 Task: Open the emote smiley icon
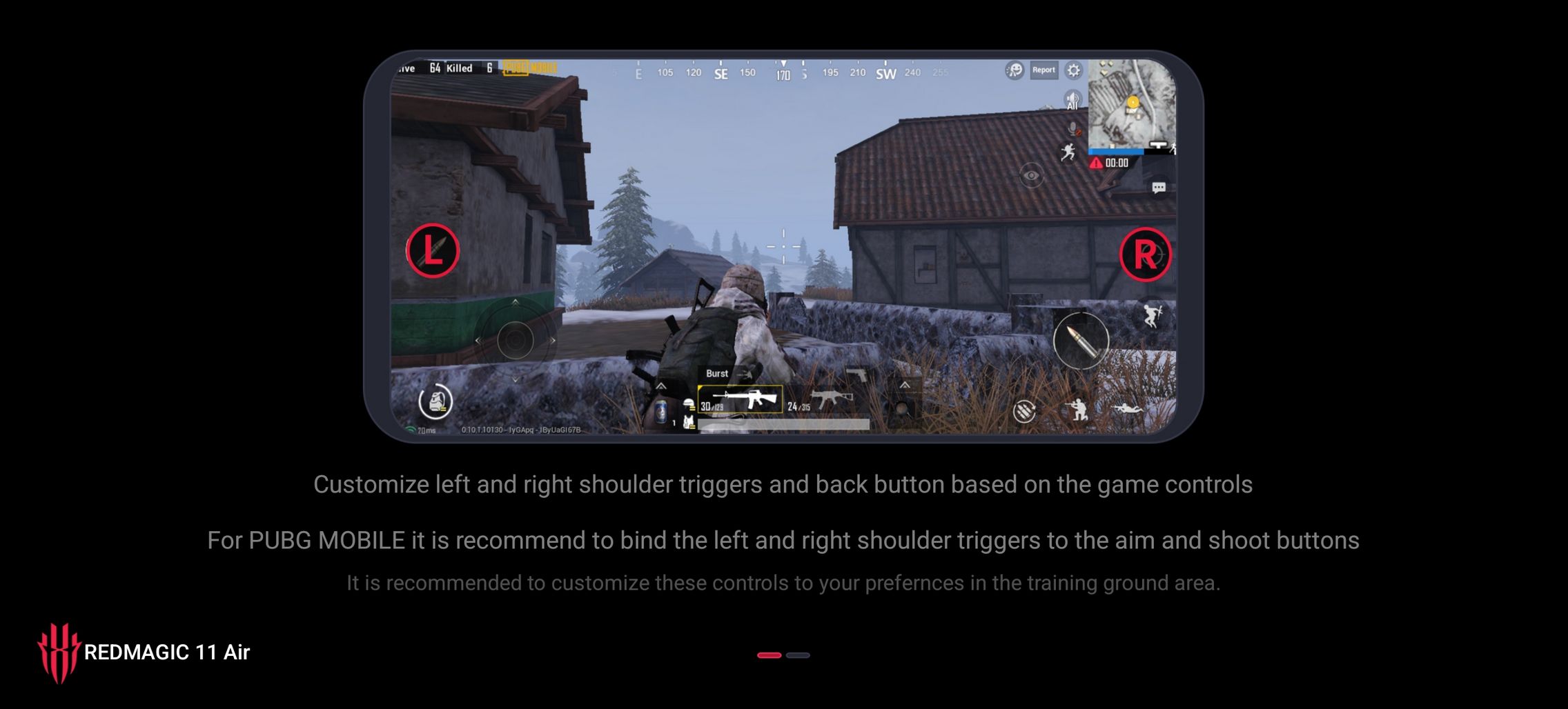tap(1015, 70)
